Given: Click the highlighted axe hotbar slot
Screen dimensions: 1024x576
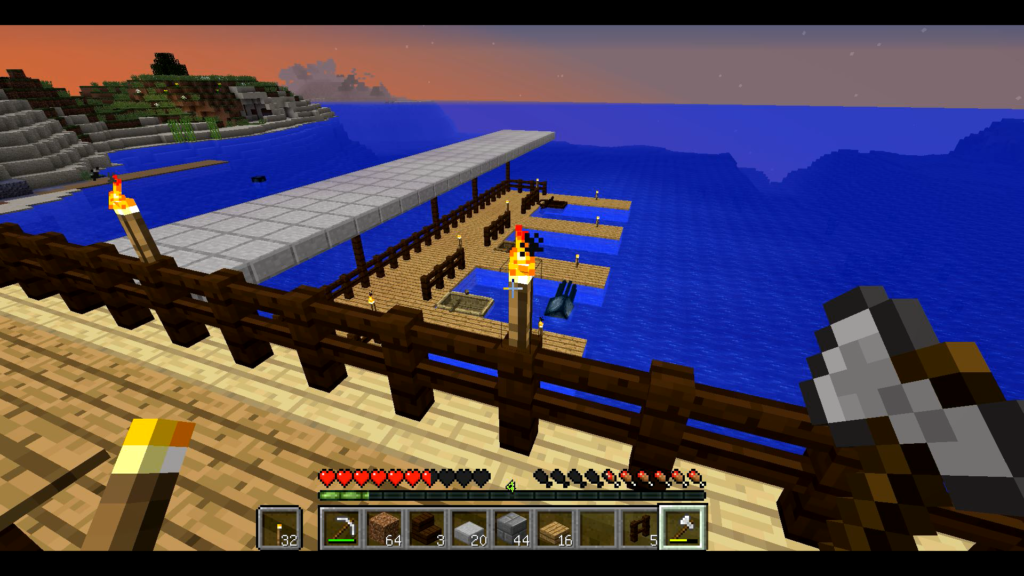Looking at the screenshot, I should (682, 528).
